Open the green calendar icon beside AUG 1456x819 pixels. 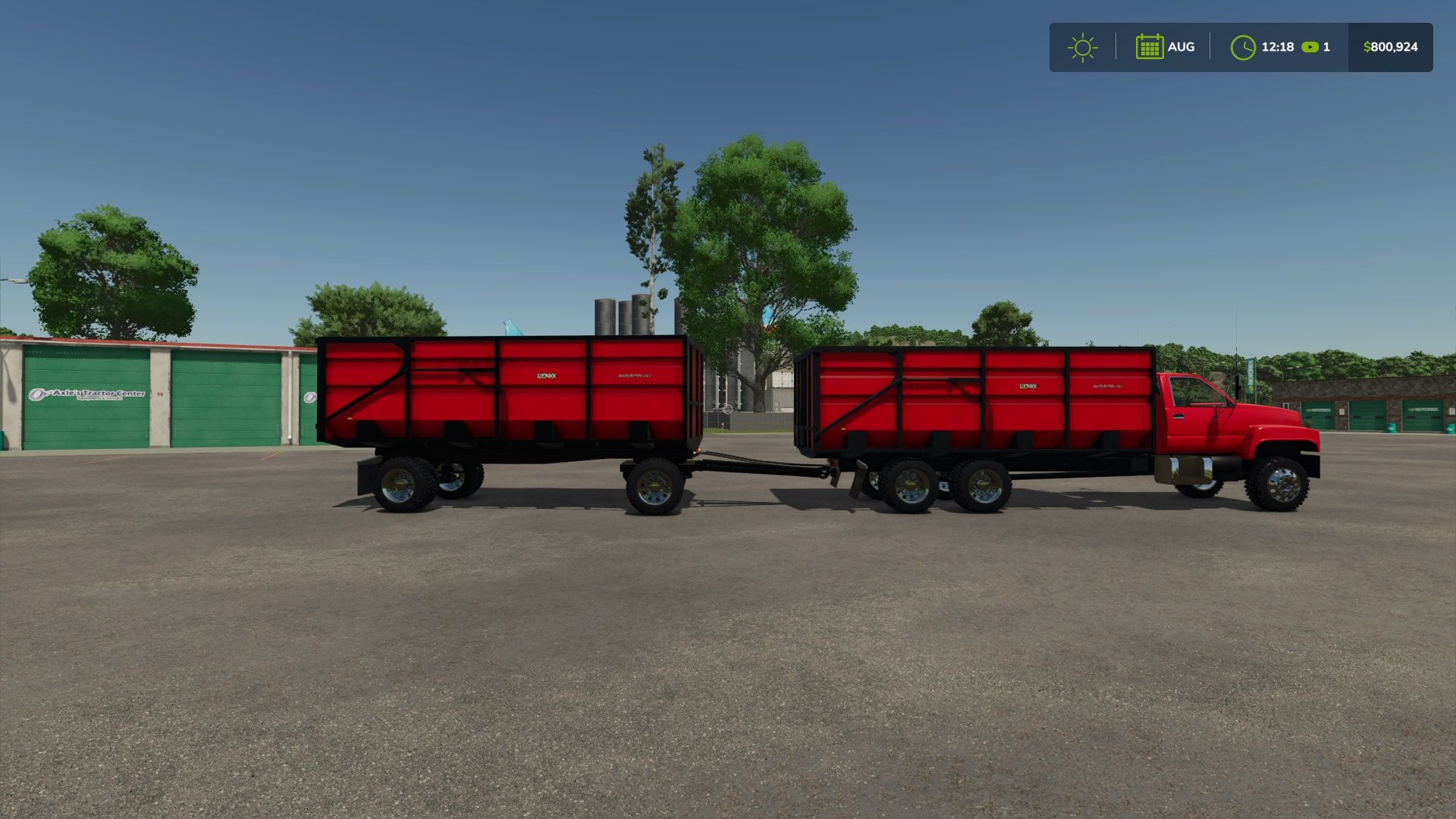point(1150,47)
